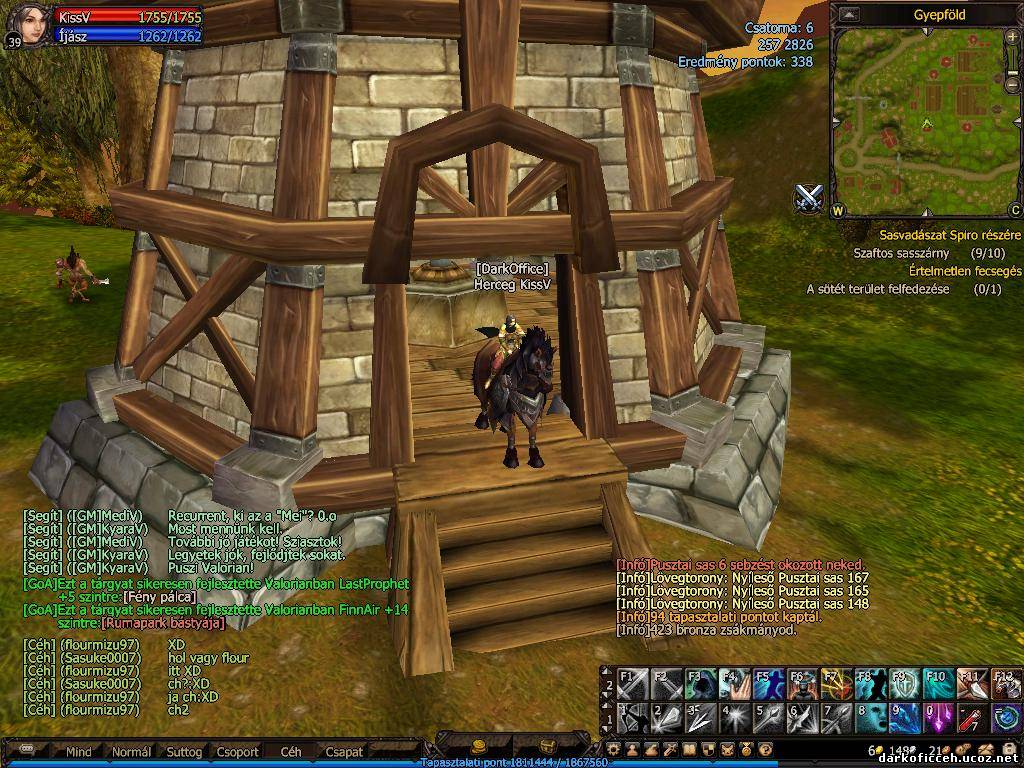This screenshot has width=1024, height=768.
Task: Toggle the crossed swords combat icon
Action: tap(808, 198)
